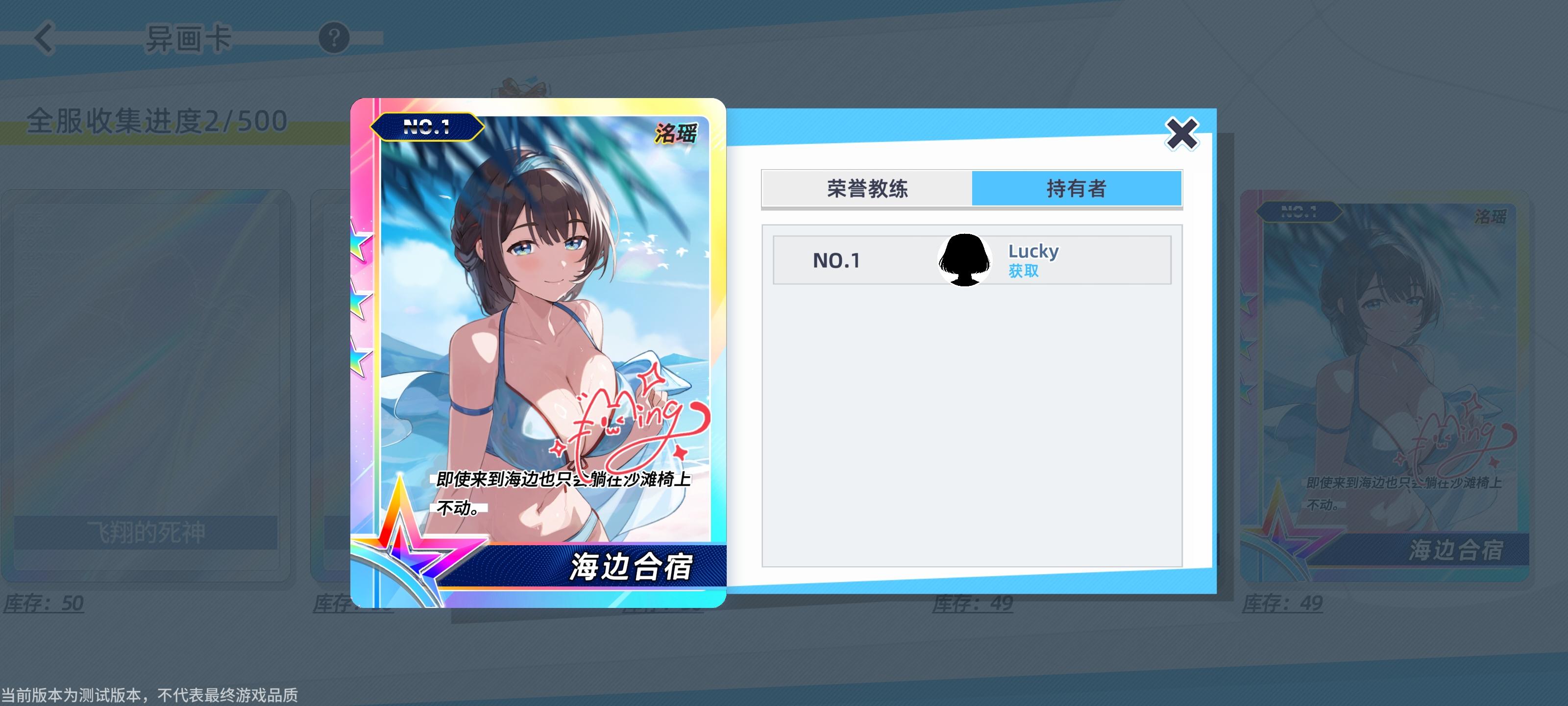The image size is (1568, 706).
Task: Open the help question mark icon
Action: tap(334, 37)
